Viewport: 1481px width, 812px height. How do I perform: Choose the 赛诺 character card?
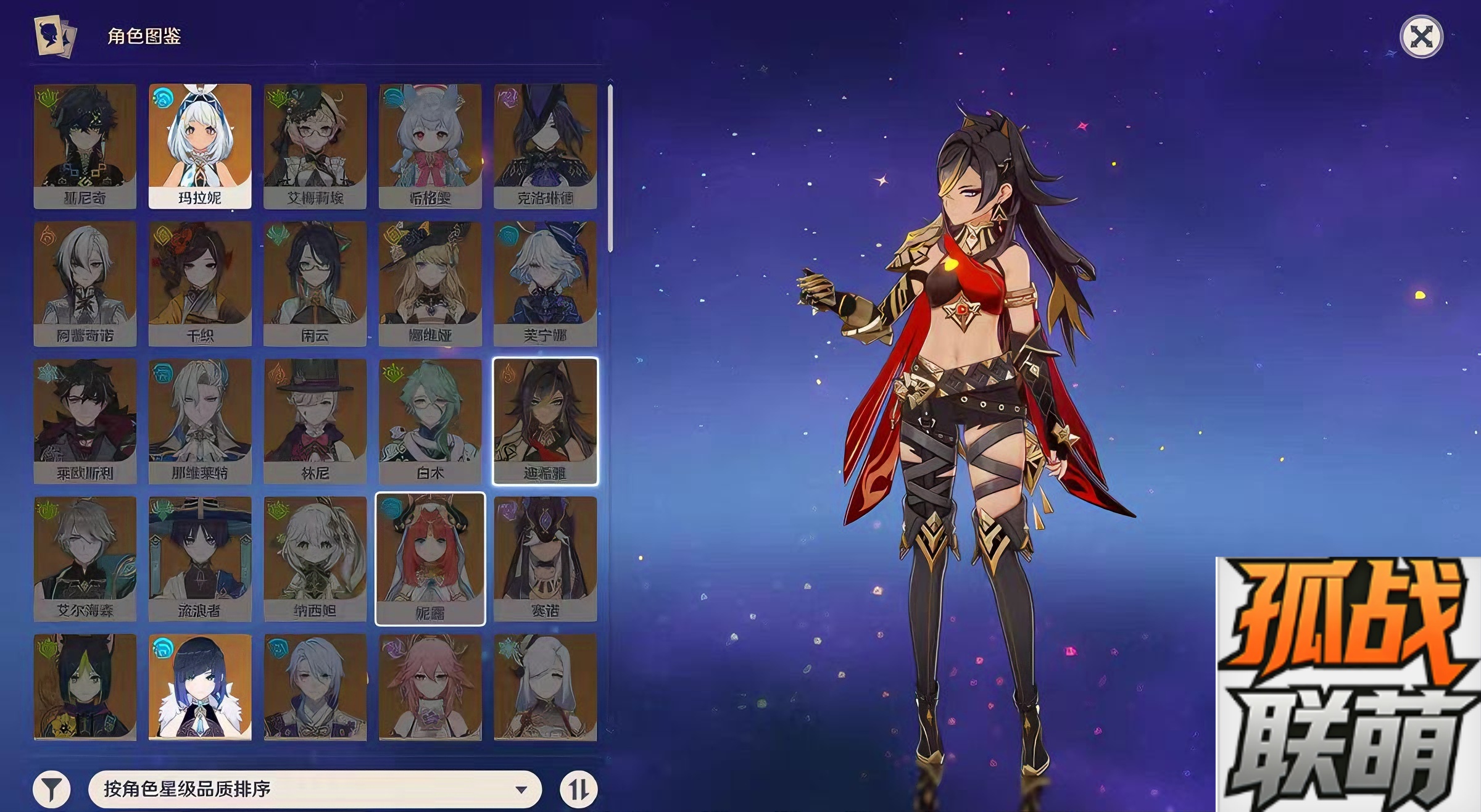coord(545,559)
